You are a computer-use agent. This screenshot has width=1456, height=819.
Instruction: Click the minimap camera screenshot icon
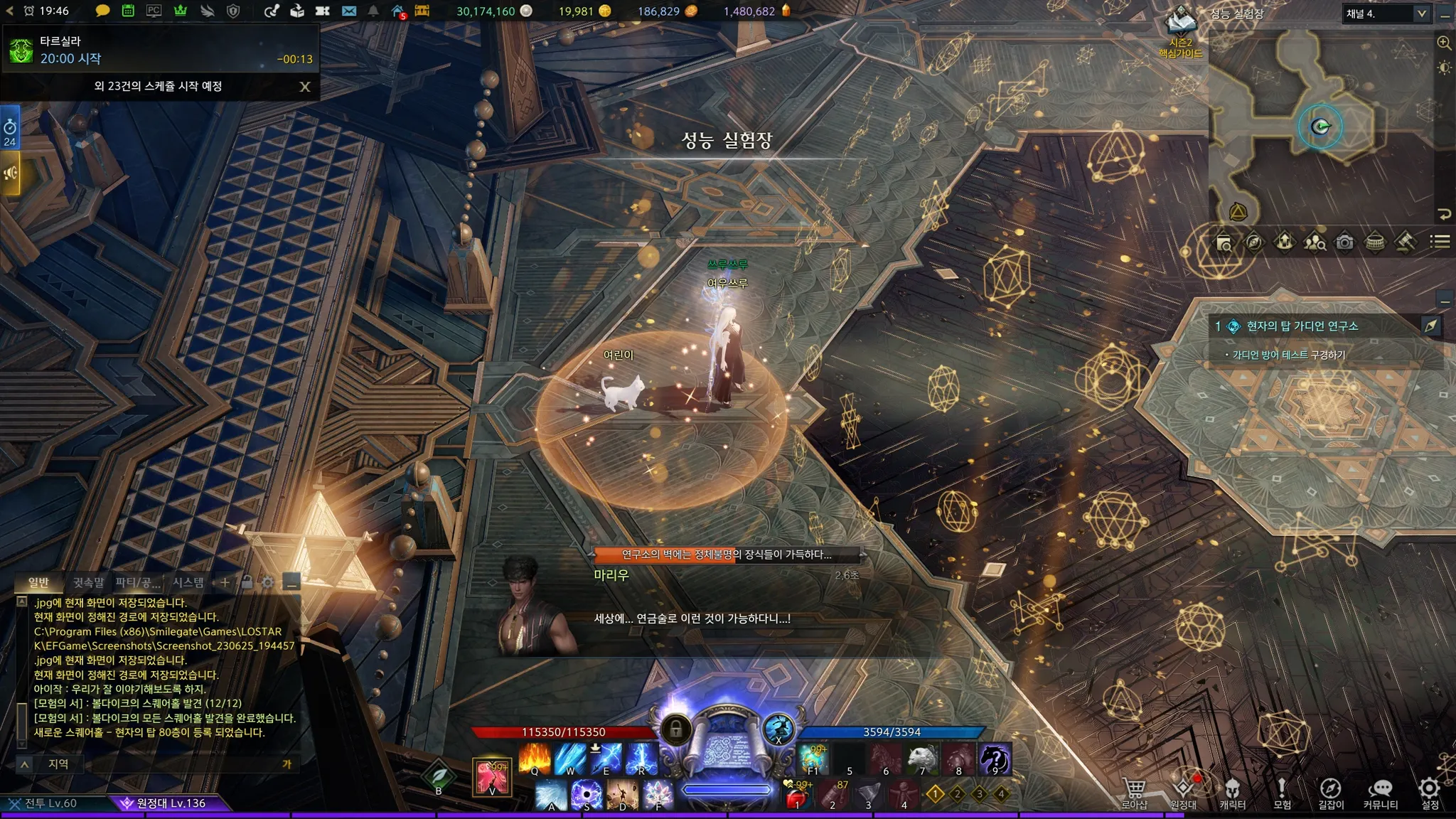pos(1344,242)
